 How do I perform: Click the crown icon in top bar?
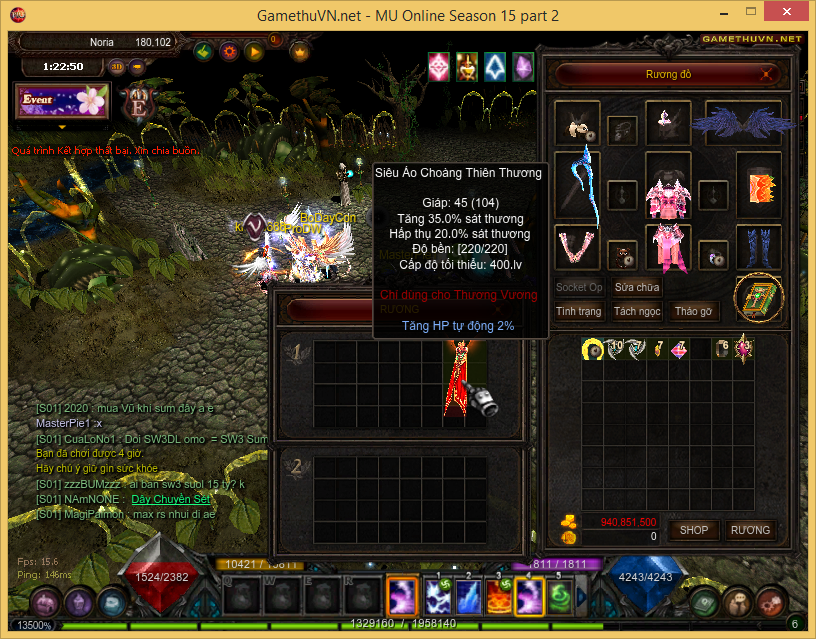(298, 51)
